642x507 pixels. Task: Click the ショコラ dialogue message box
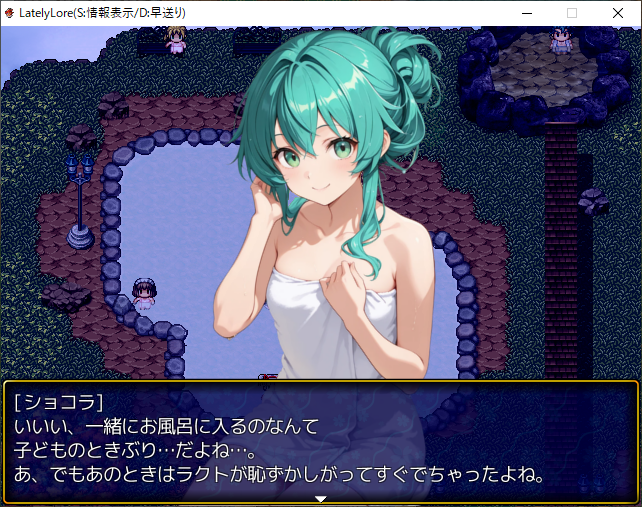point(321,440)
